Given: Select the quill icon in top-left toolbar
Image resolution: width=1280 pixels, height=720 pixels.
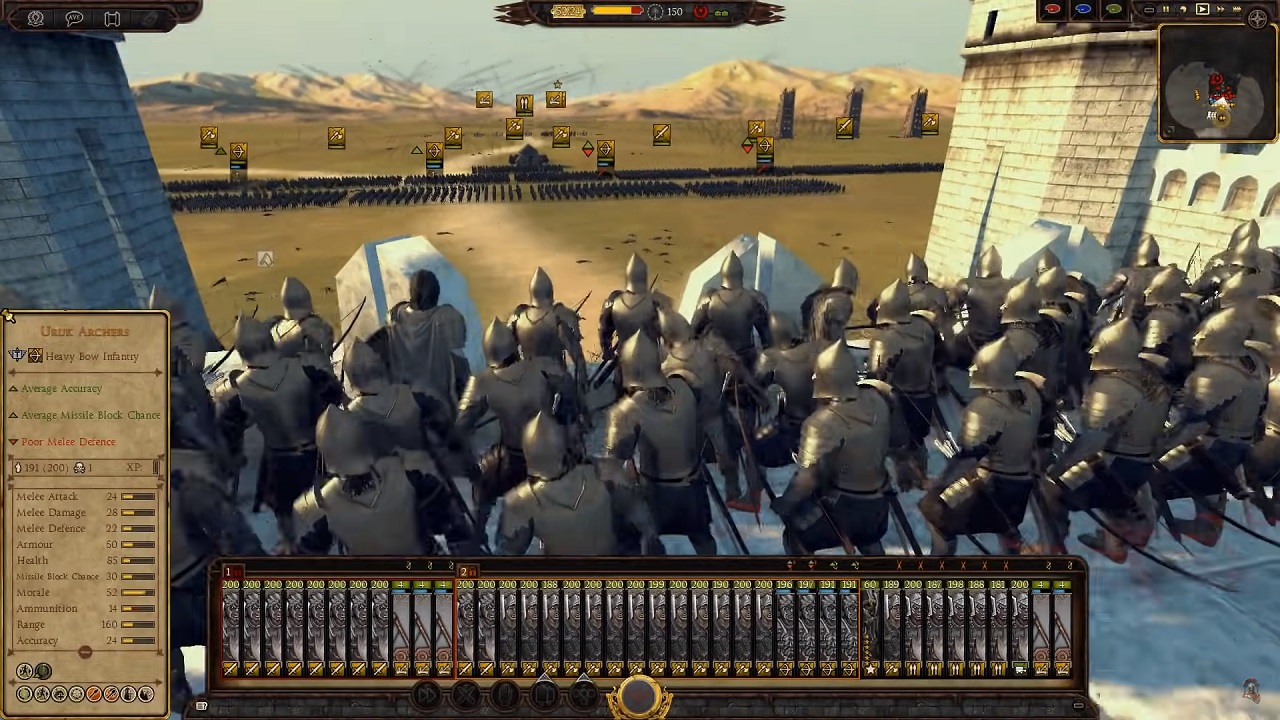Looking at the screenshot, I should [150, 17].
